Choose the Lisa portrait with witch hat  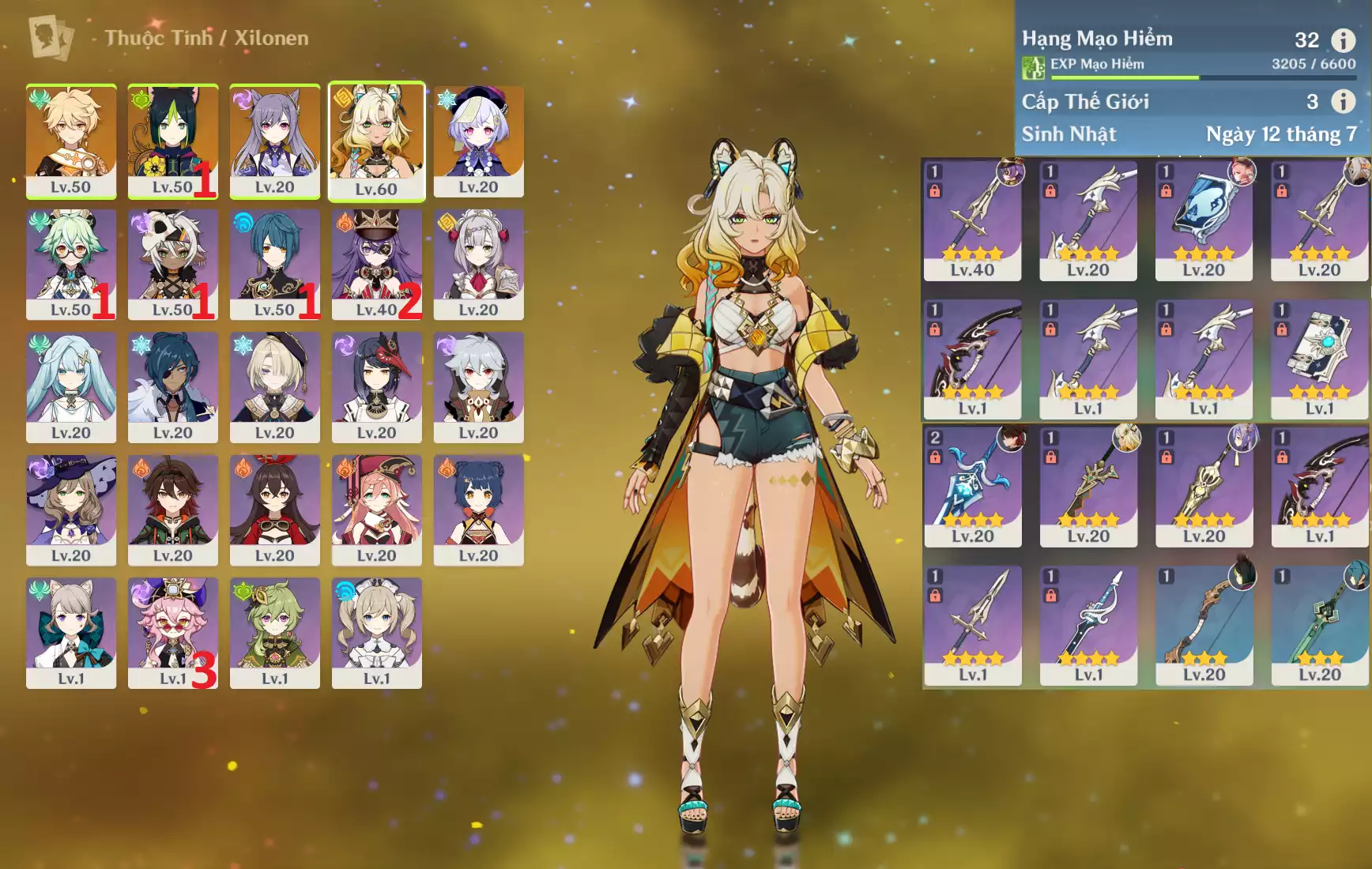71,510
